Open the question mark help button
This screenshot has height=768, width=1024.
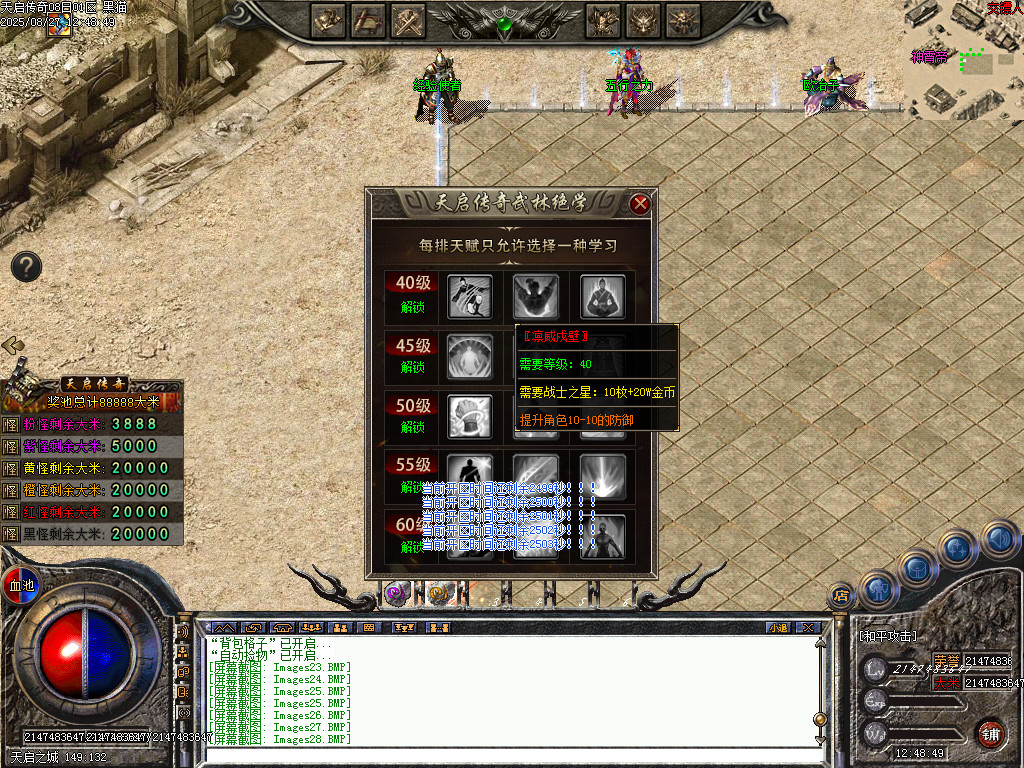[26, 266]
